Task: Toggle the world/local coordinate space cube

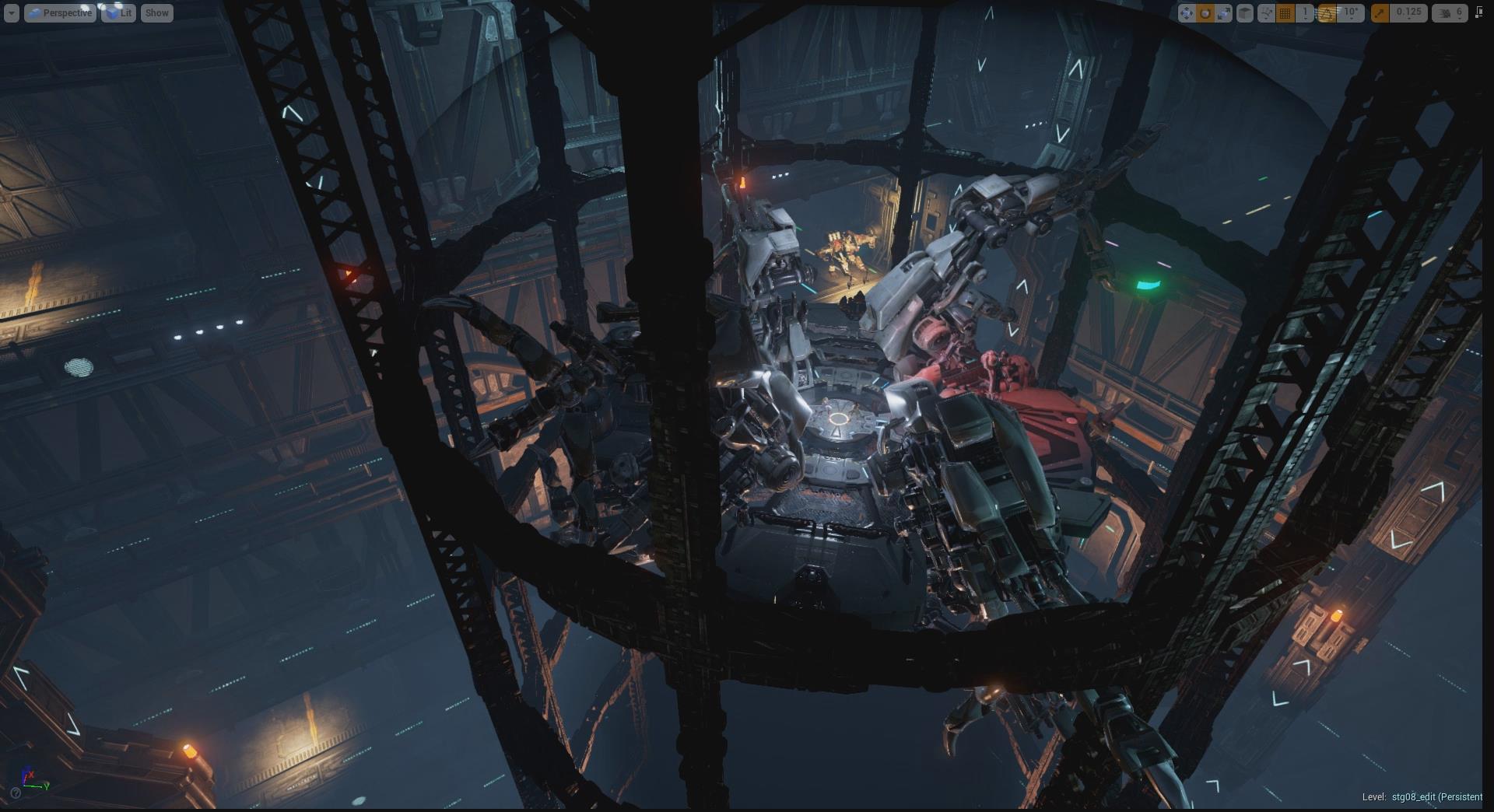Action: coord(1245,13)
